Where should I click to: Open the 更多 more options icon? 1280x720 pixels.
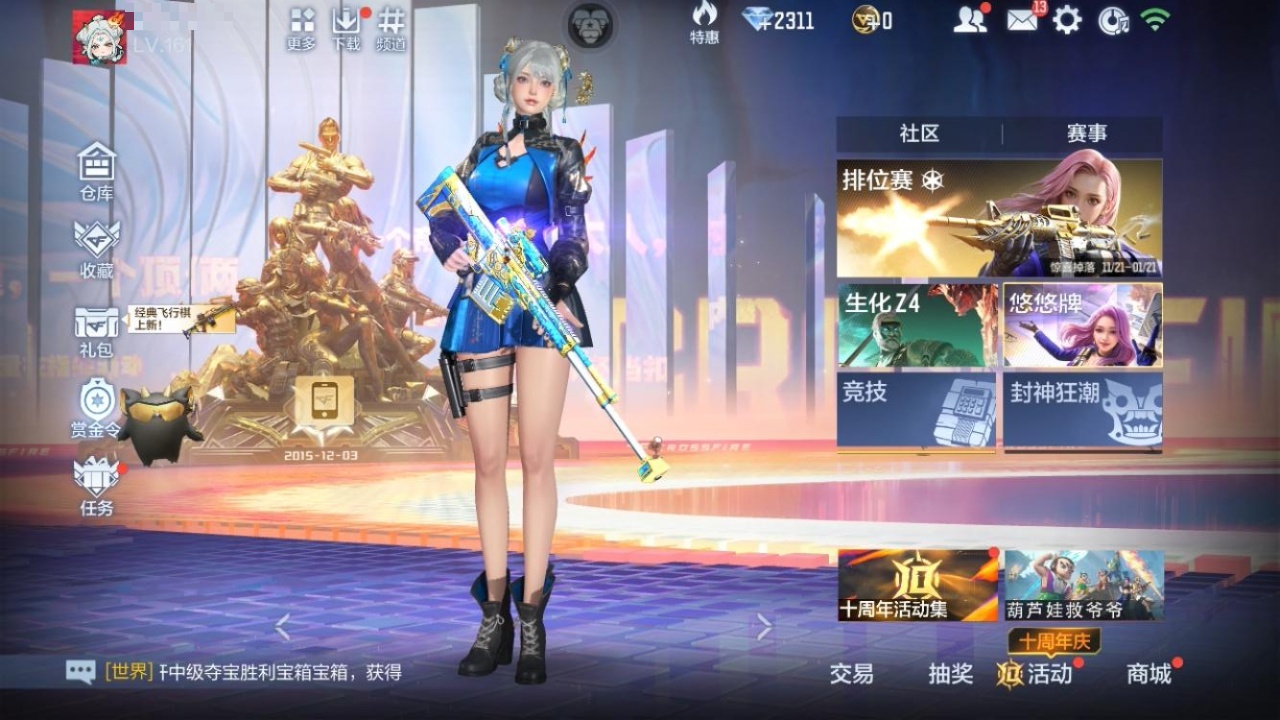(x=301, y=28)
